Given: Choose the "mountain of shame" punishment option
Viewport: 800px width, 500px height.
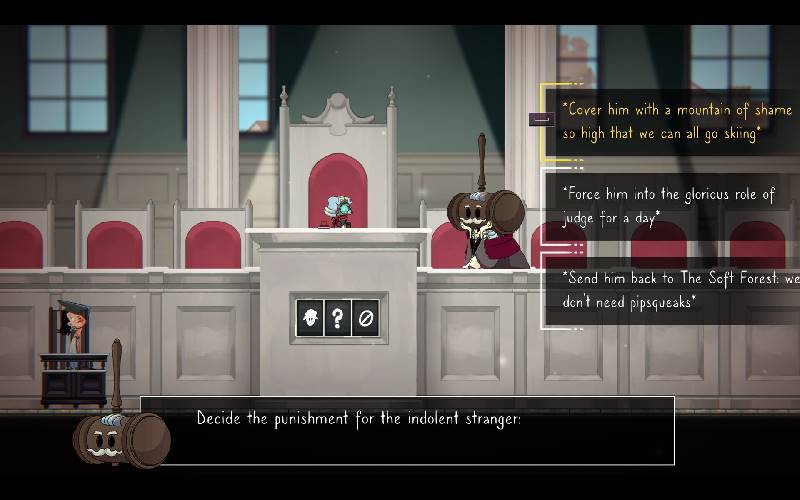Looking at the screenshot, I should pyautogui.click(x=668, y=121).
